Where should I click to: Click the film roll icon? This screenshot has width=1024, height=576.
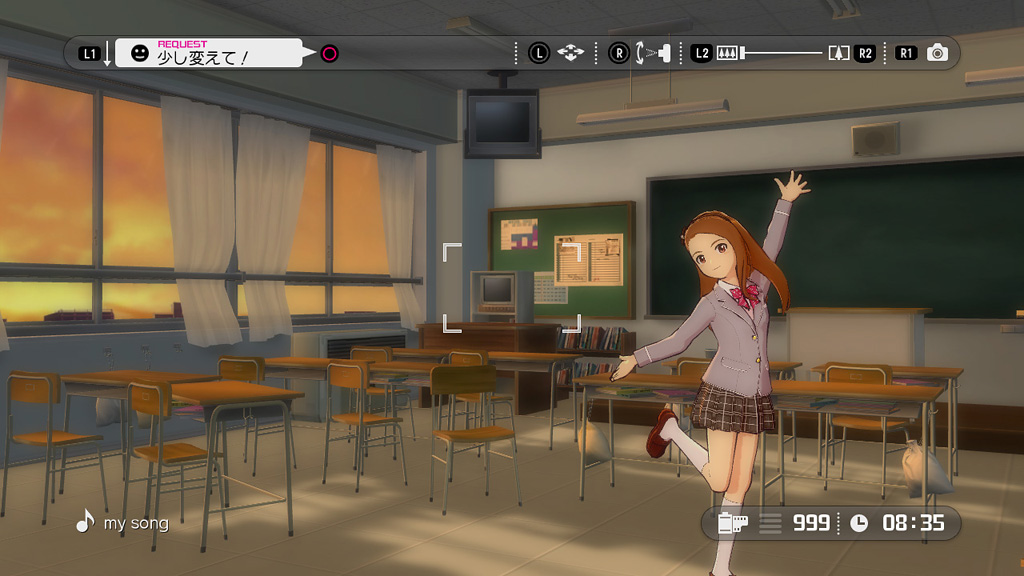(732, 522)
